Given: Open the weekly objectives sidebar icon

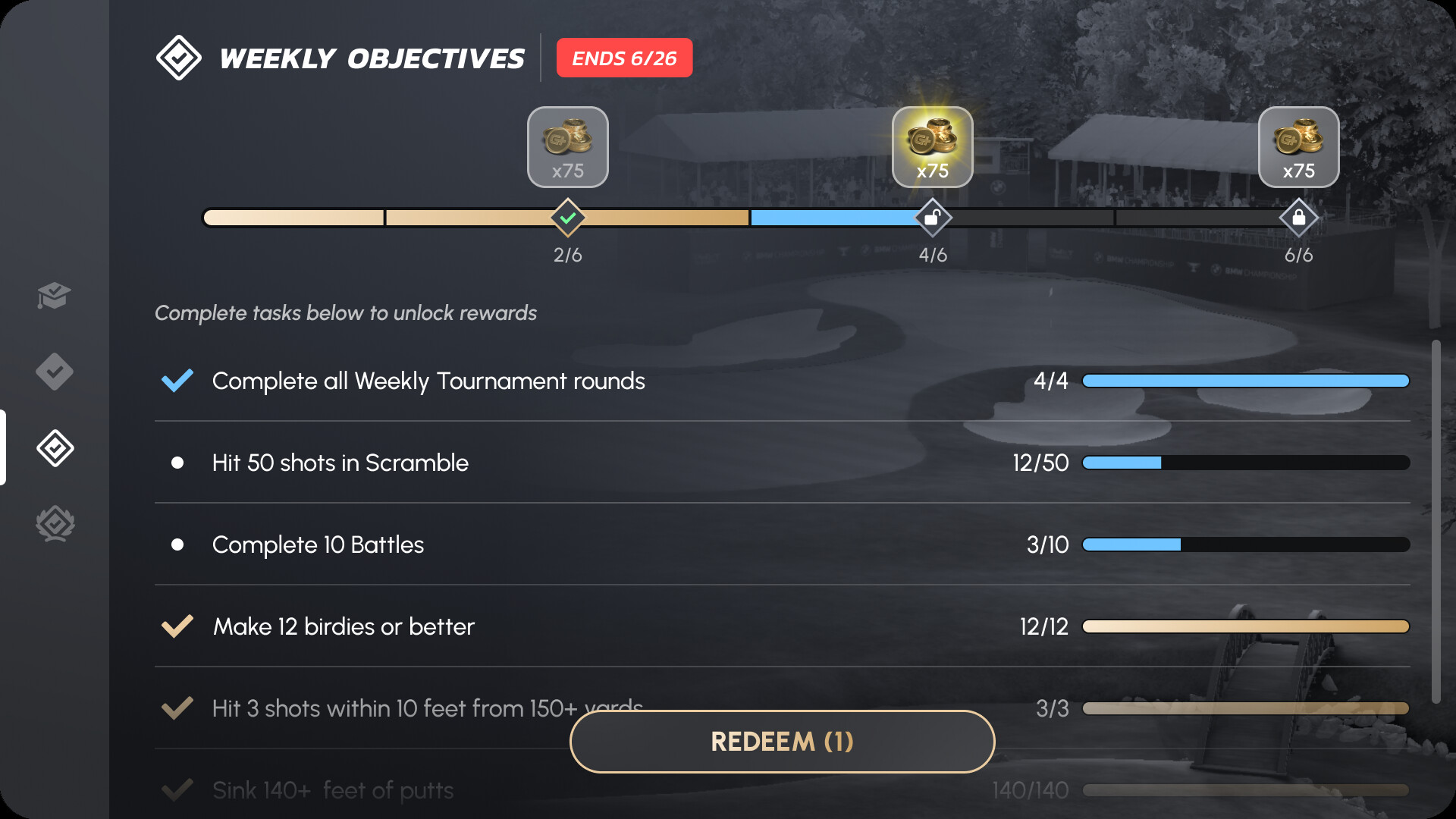Looking at the screenshot, I should click(x=54, y=448).
